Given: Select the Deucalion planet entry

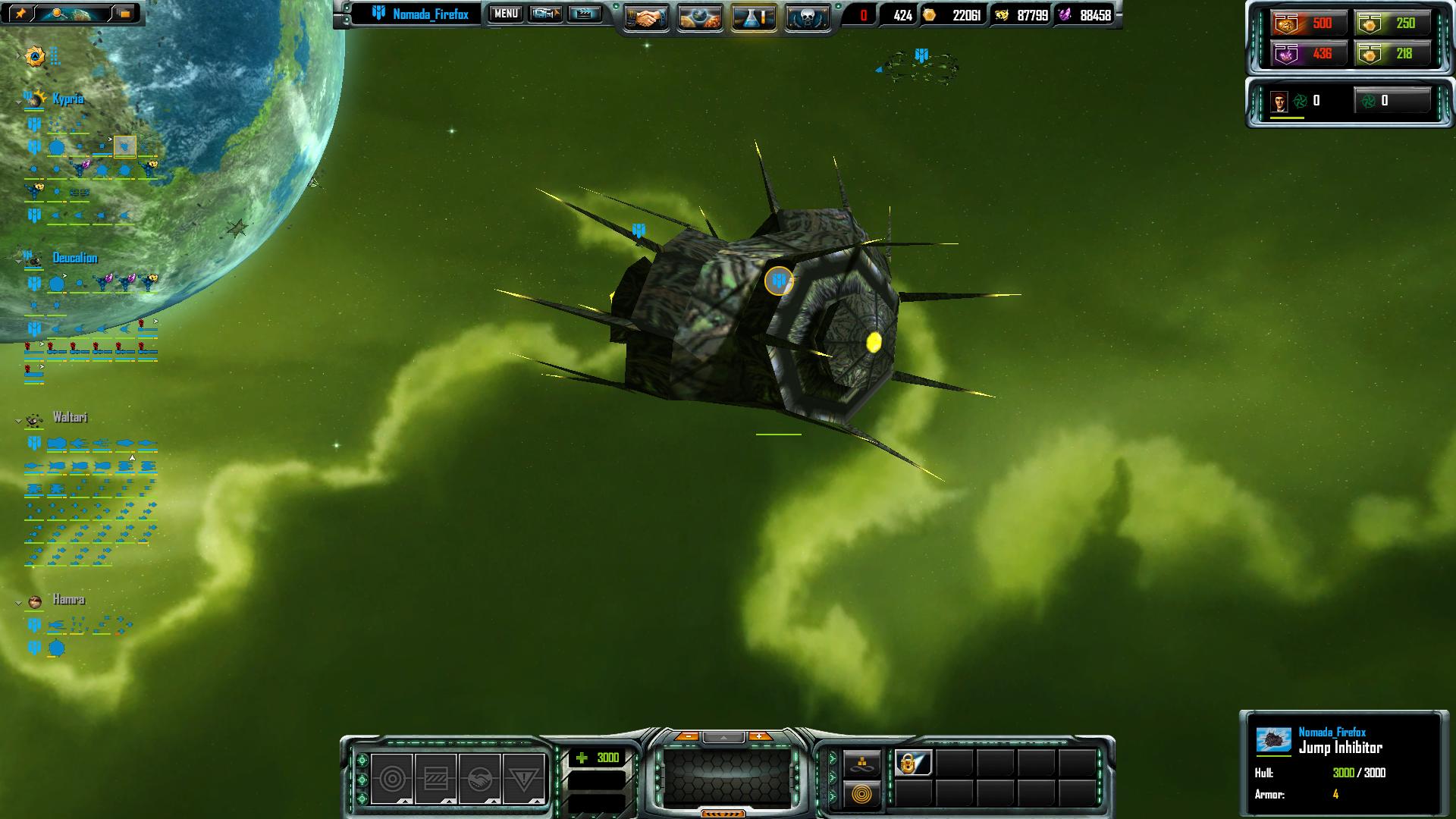Looking at the screenshot, I should pos(74,259).
